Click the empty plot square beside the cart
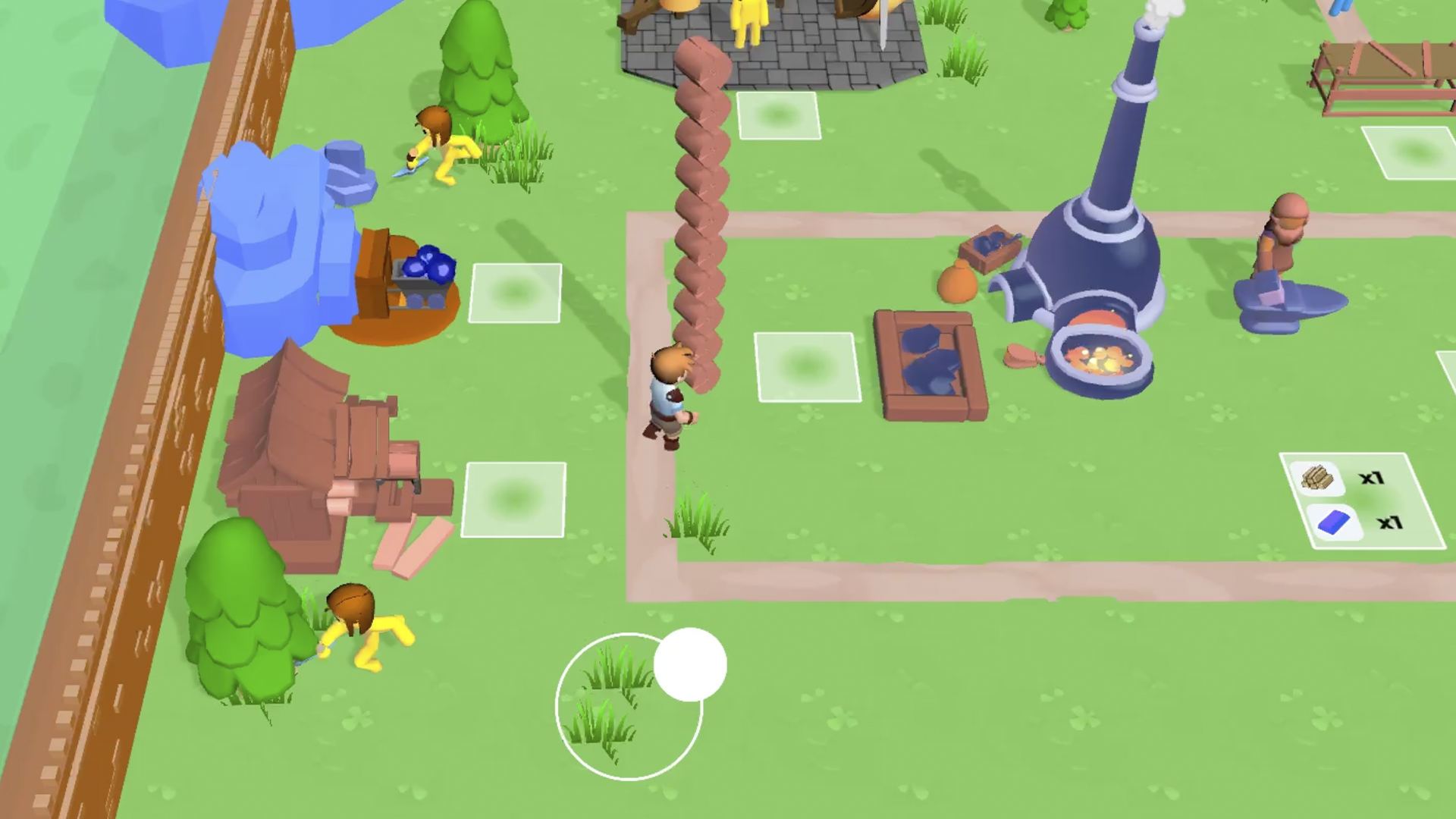The width and height of the screenshot is (1456, 819). 516,292
